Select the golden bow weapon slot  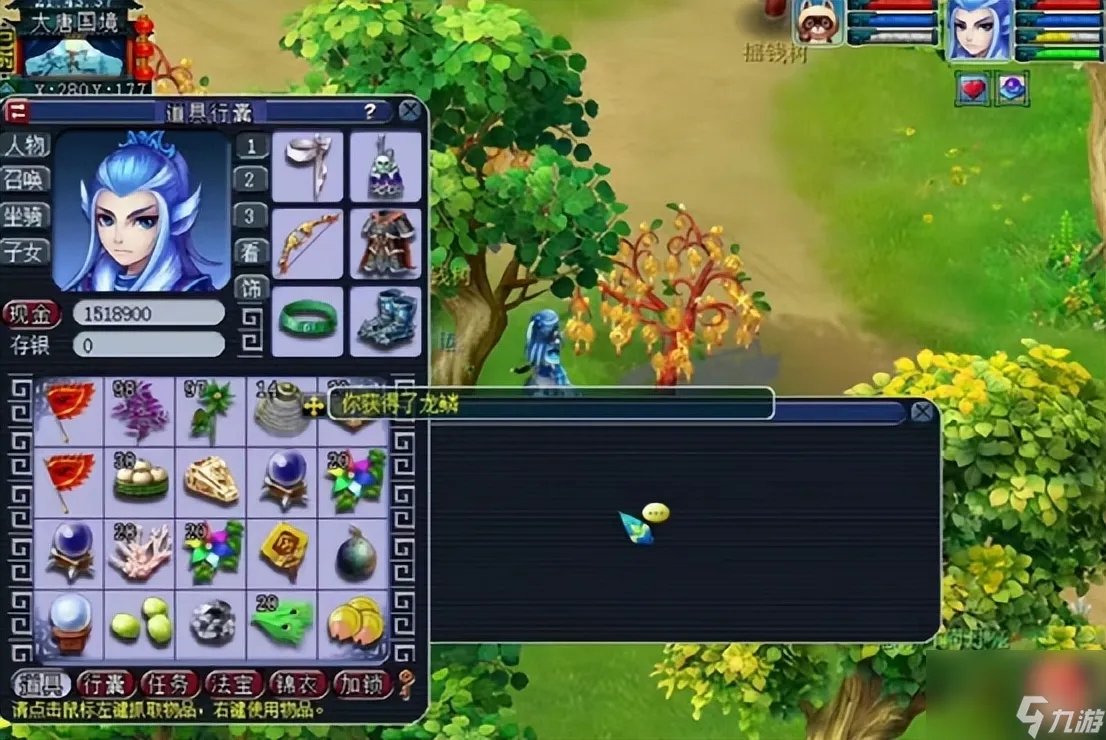[x=307, y=243]
